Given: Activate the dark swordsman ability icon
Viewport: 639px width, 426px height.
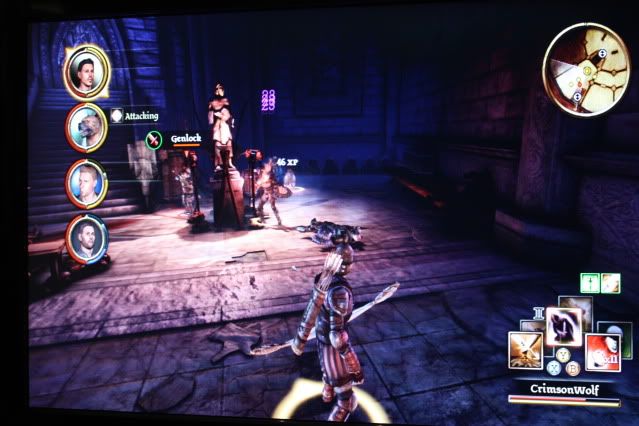Looking at the screenshot, I should [563, 322].
